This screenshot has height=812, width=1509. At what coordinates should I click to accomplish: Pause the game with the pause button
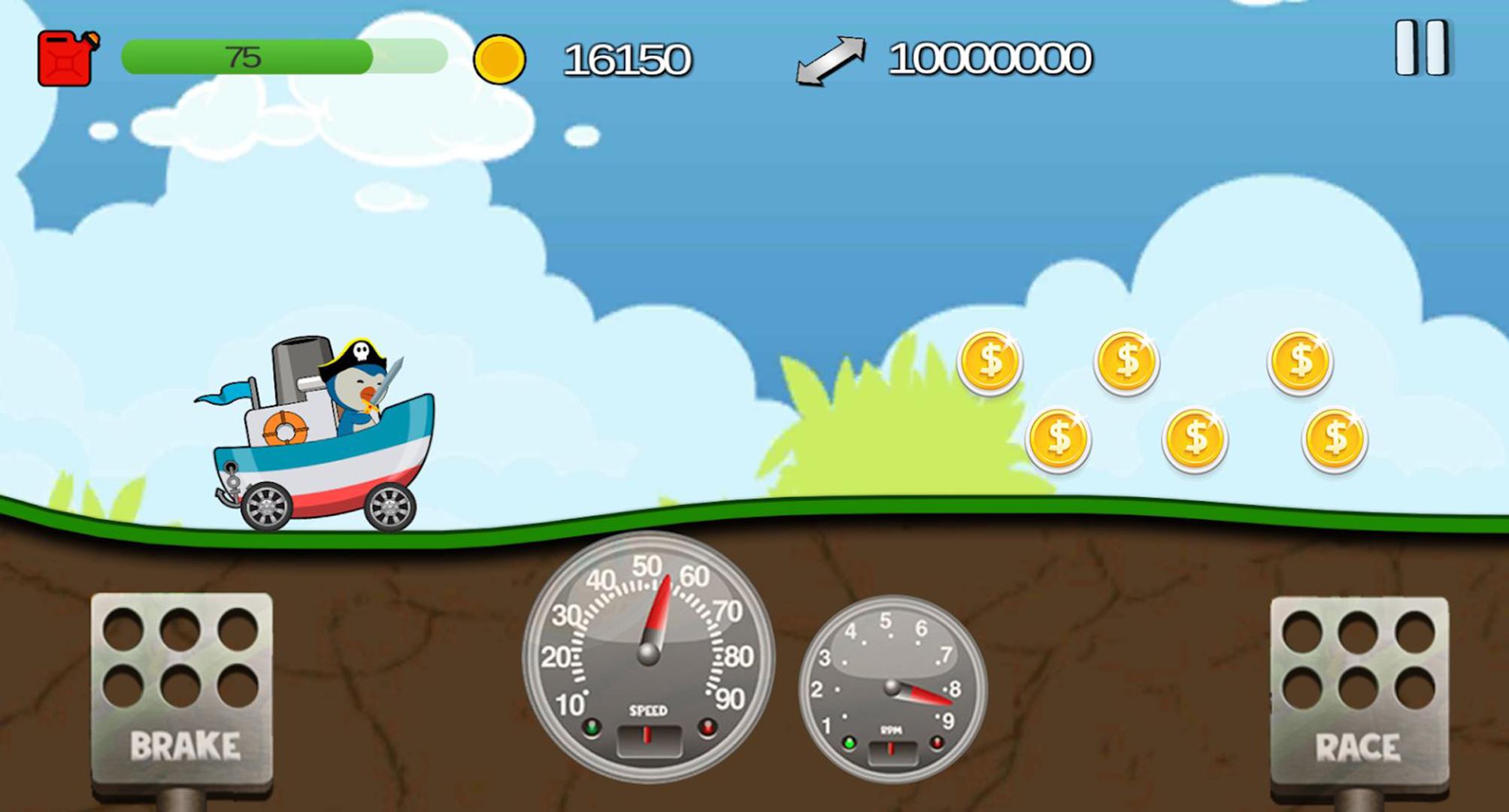click(x=1420, y=48)
